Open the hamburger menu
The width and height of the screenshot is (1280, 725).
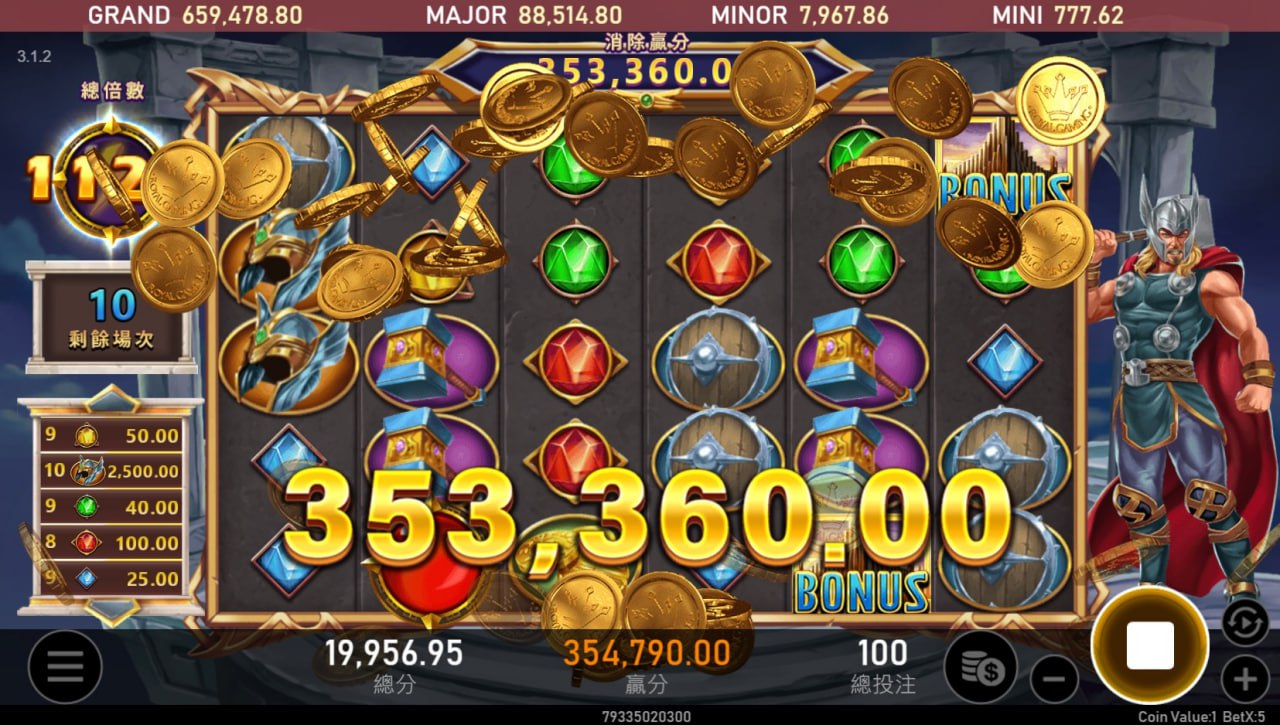click(66, 667)
